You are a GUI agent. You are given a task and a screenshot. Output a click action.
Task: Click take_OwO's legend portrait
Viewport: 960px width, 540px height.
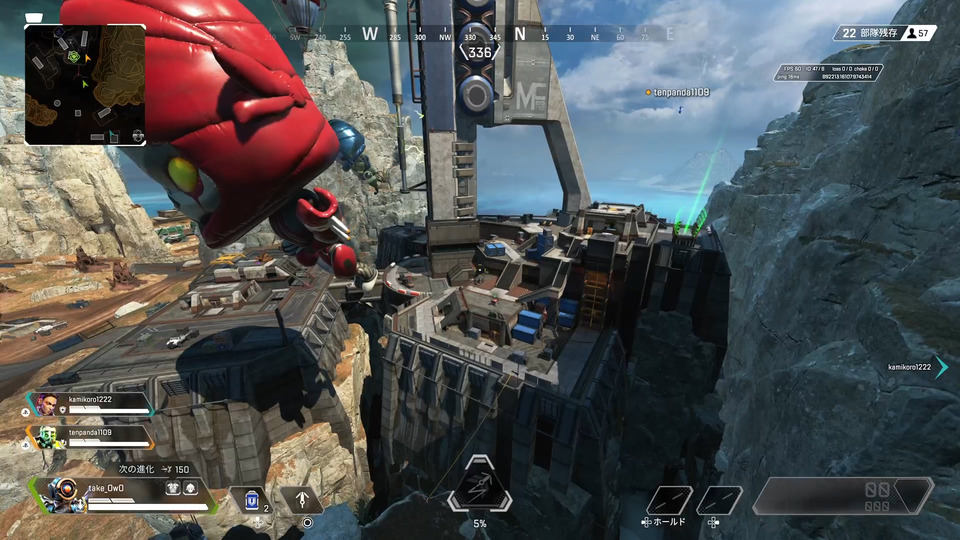[x=60, y=495]
